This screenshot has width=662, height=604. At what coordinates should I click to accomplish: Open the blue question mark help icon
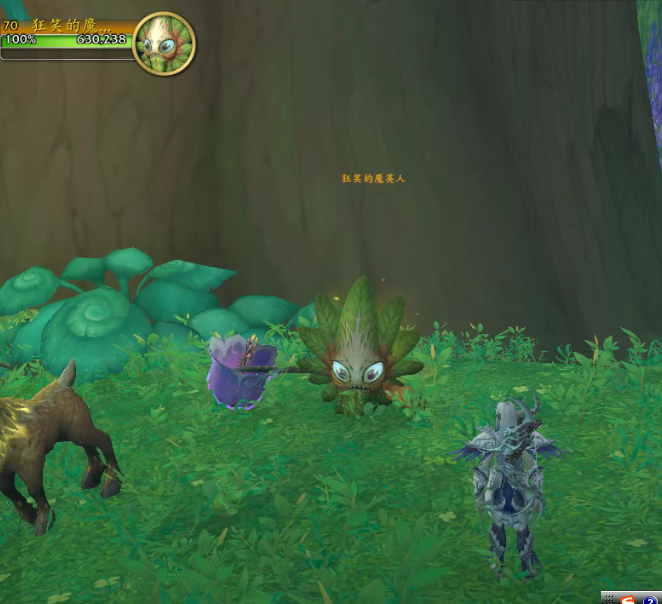(x=649, y=598)
